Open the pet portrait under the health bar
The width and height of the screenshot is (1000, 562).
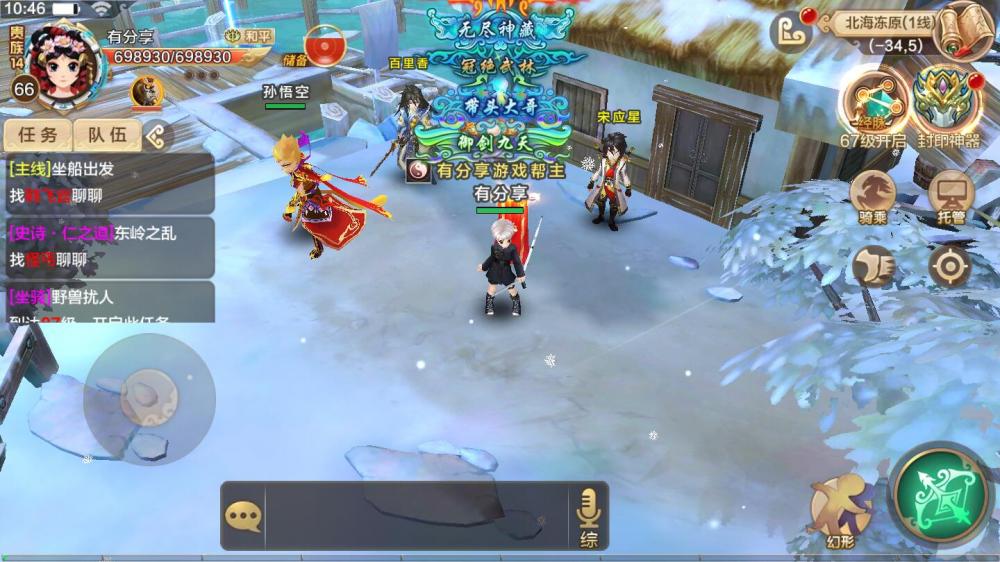click(x=146, y=92)
